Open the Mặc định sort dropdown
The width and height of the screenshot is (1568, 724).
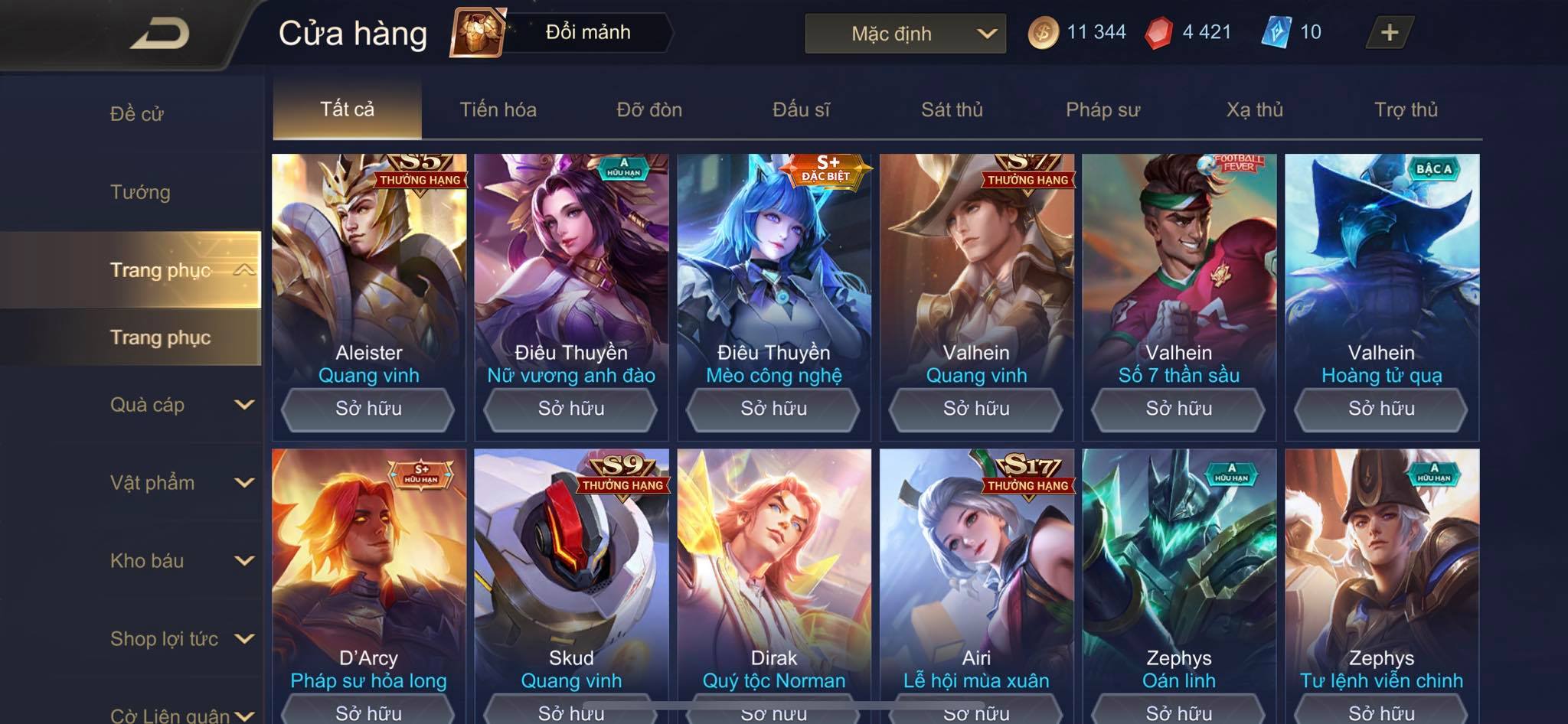pyautogui.click(x=905, y=34)
